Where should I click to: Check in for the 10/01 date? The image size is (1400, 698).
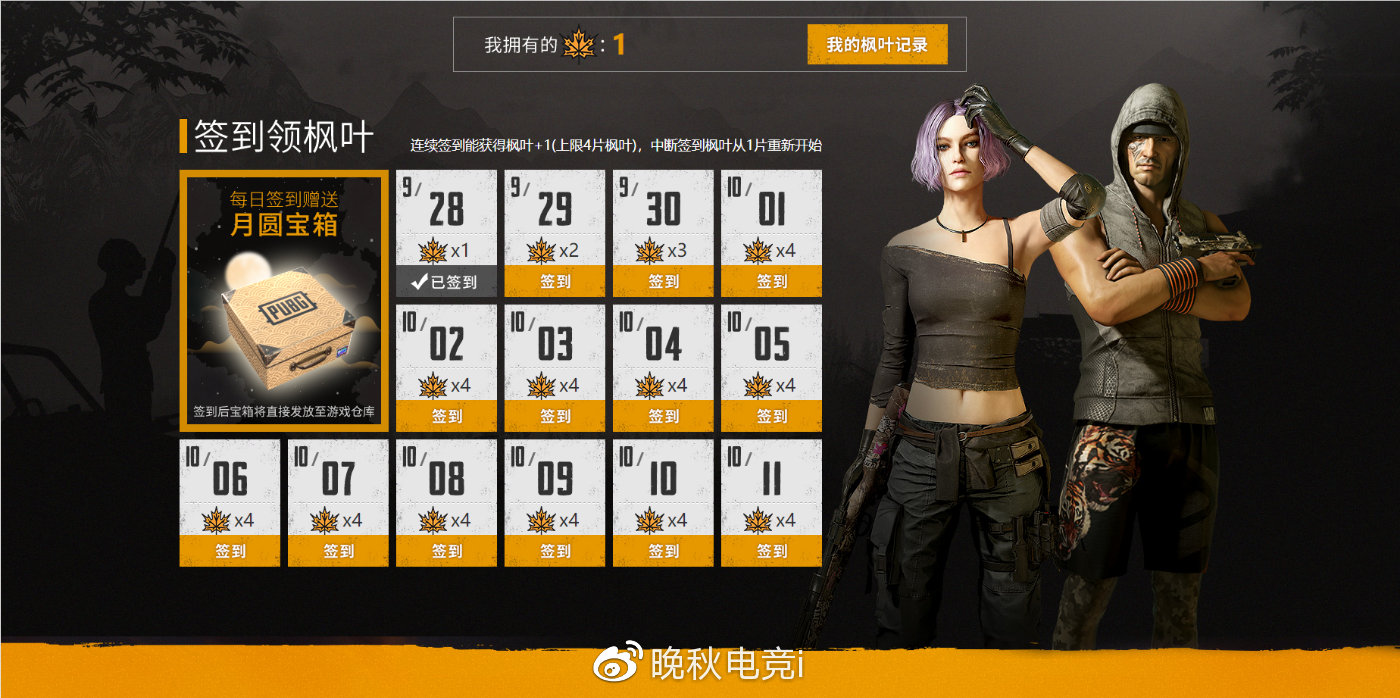771,282
